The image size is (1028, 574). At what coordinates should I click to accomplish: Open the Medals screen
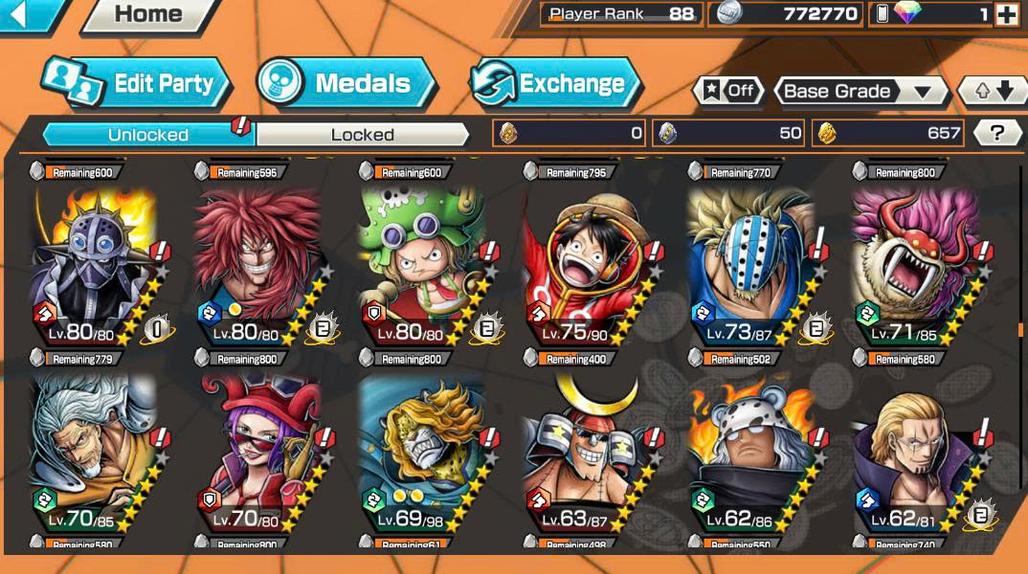coord(346,84)
